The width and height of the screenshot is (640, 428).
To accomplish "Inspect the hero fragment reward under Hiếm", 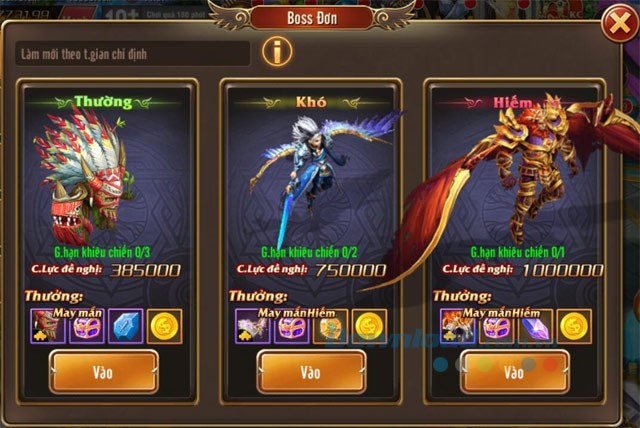I will 457,326.
